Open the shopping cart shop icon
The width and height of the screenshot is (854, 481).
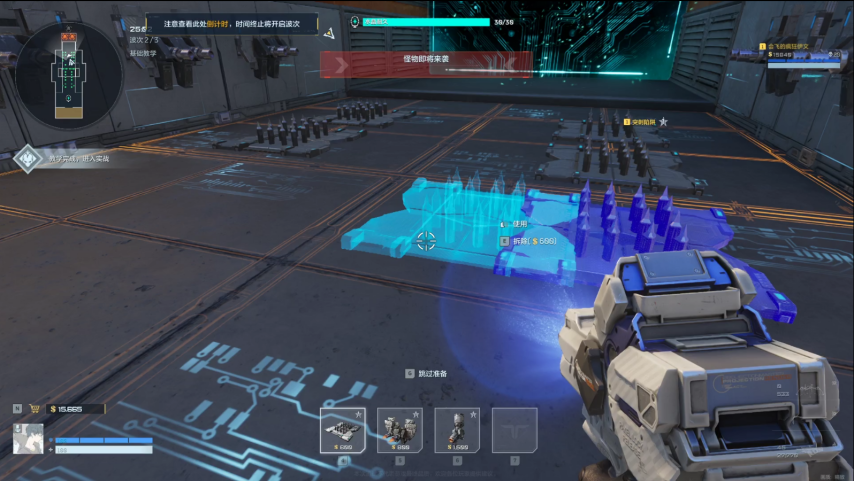34,408
